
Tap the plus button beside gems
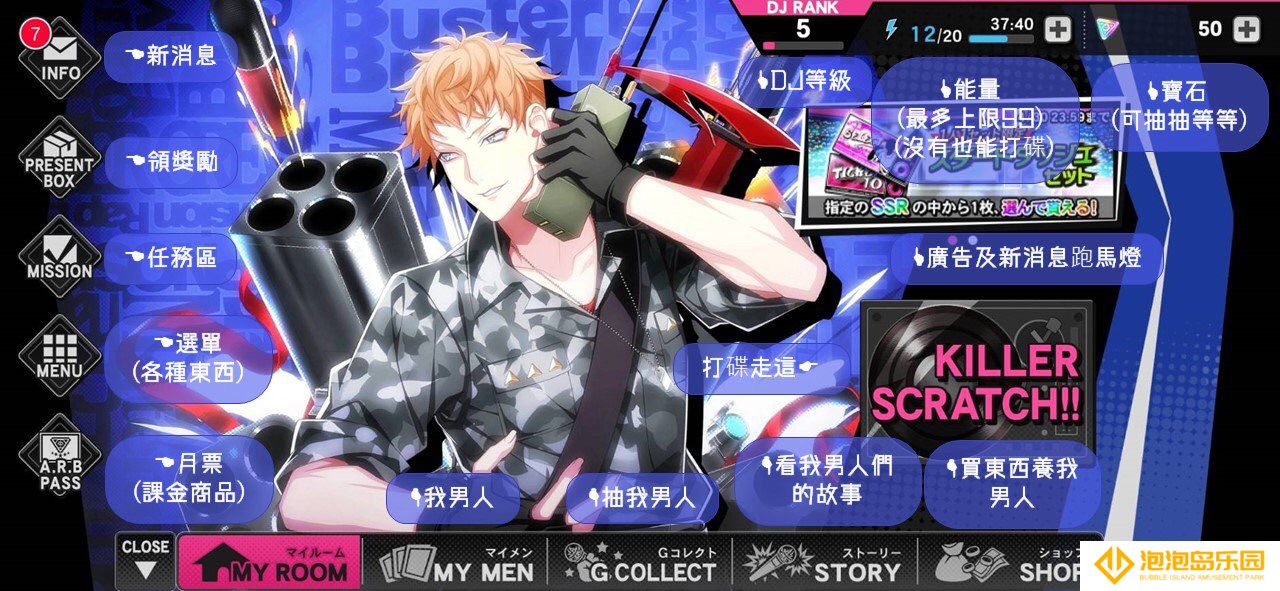pos(1246,29)
